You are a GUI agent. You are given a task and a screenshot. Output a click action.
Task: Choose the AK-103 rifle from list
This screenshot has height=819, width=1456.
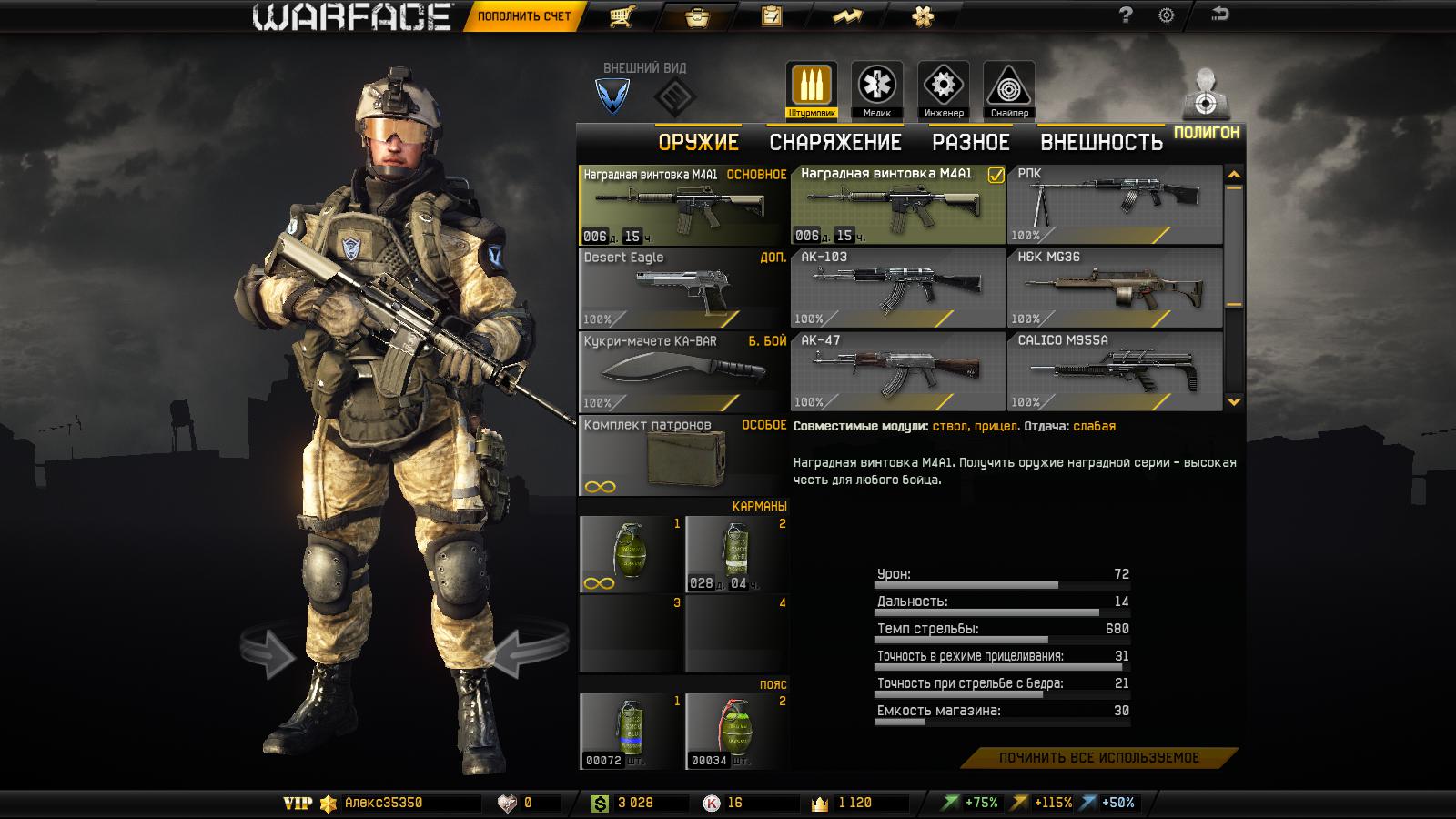pyautogui.click(x=897, y=288)
